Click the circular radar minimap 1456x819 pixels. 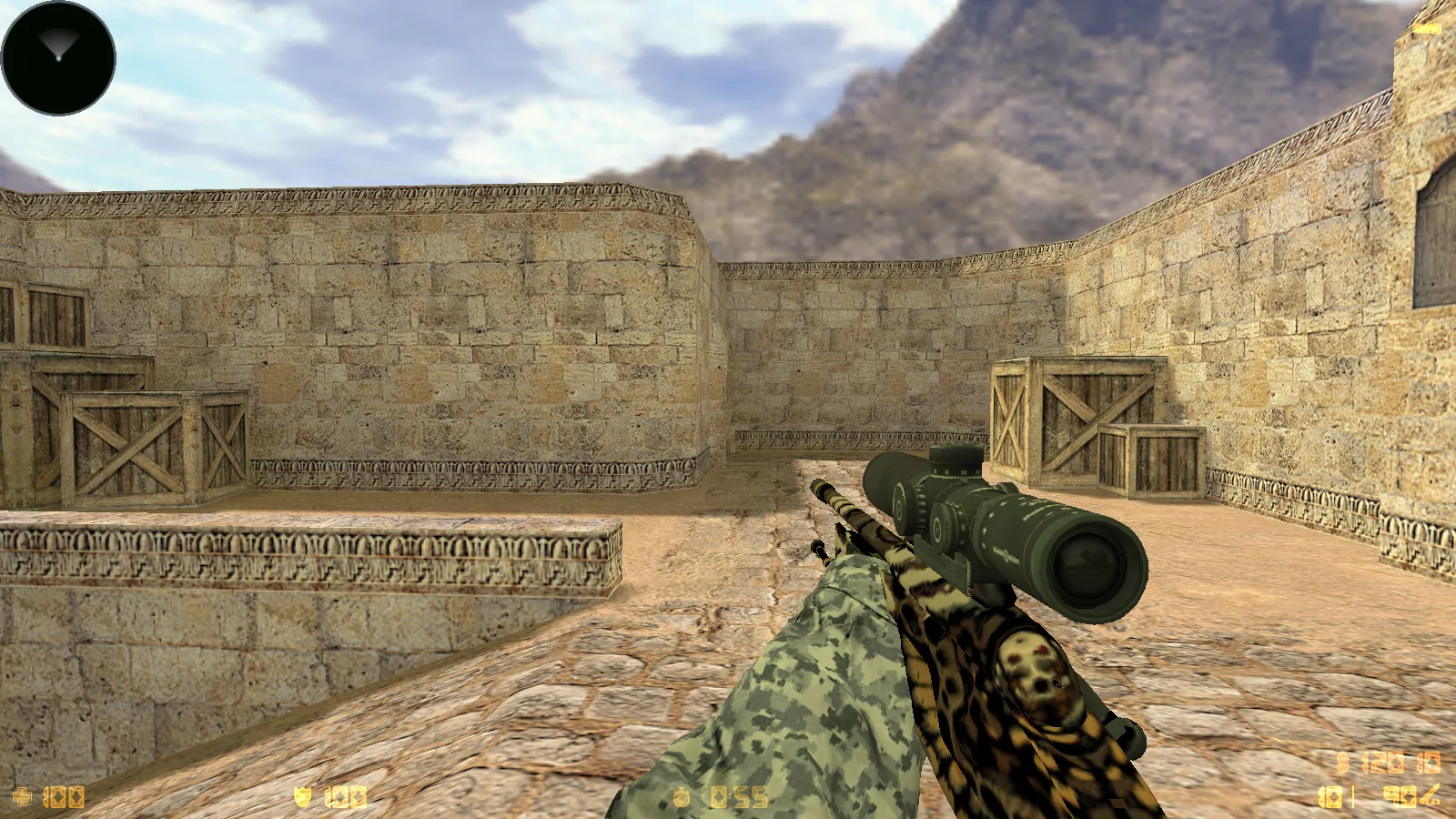pos(58,58)
